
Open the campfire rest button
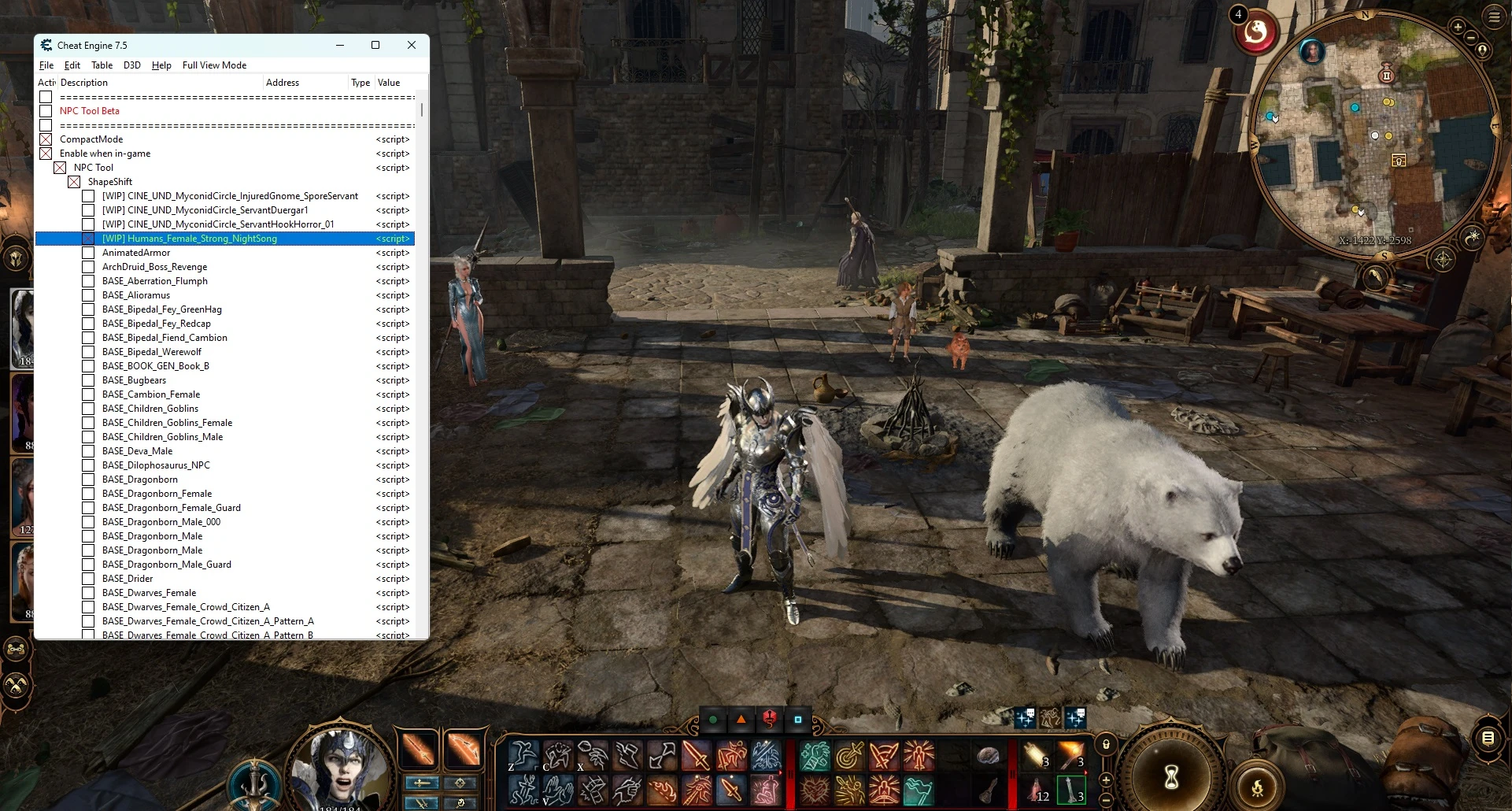[x=1257, y=786]
